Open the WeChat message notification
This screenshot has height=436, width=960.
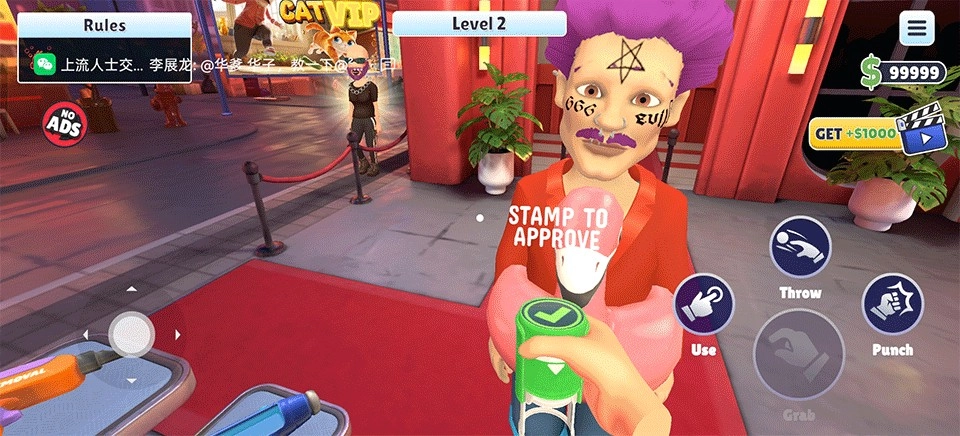(104, 65)
